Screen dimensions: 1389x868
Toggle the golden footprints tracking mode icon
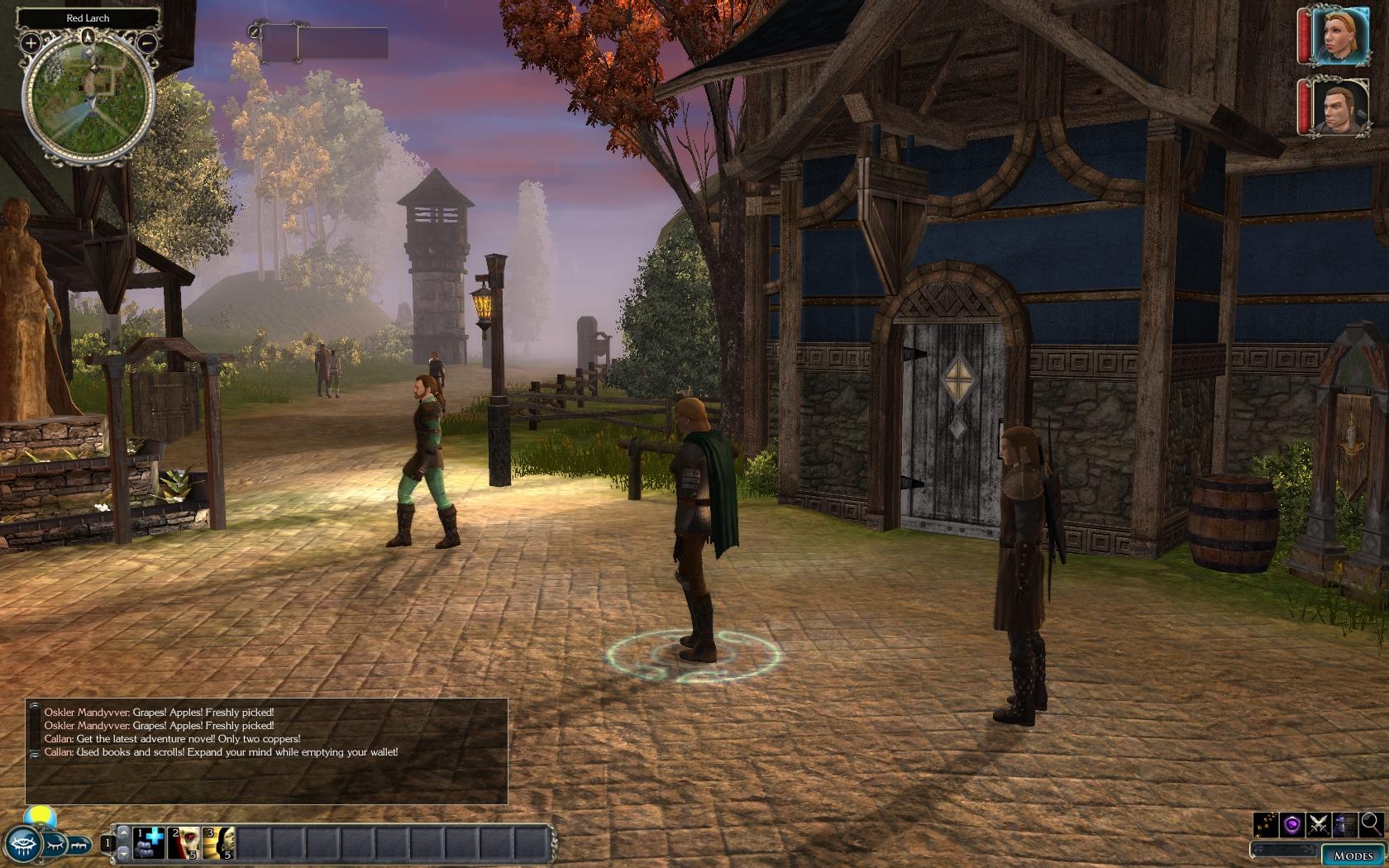pyautogui.click(x=1266, y=824)
